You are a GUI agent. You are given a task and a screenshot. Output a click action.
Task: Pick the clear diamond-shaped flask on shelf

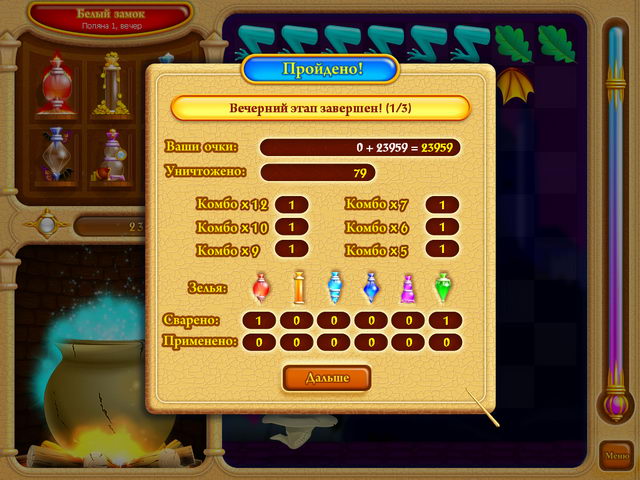[55, 157]
